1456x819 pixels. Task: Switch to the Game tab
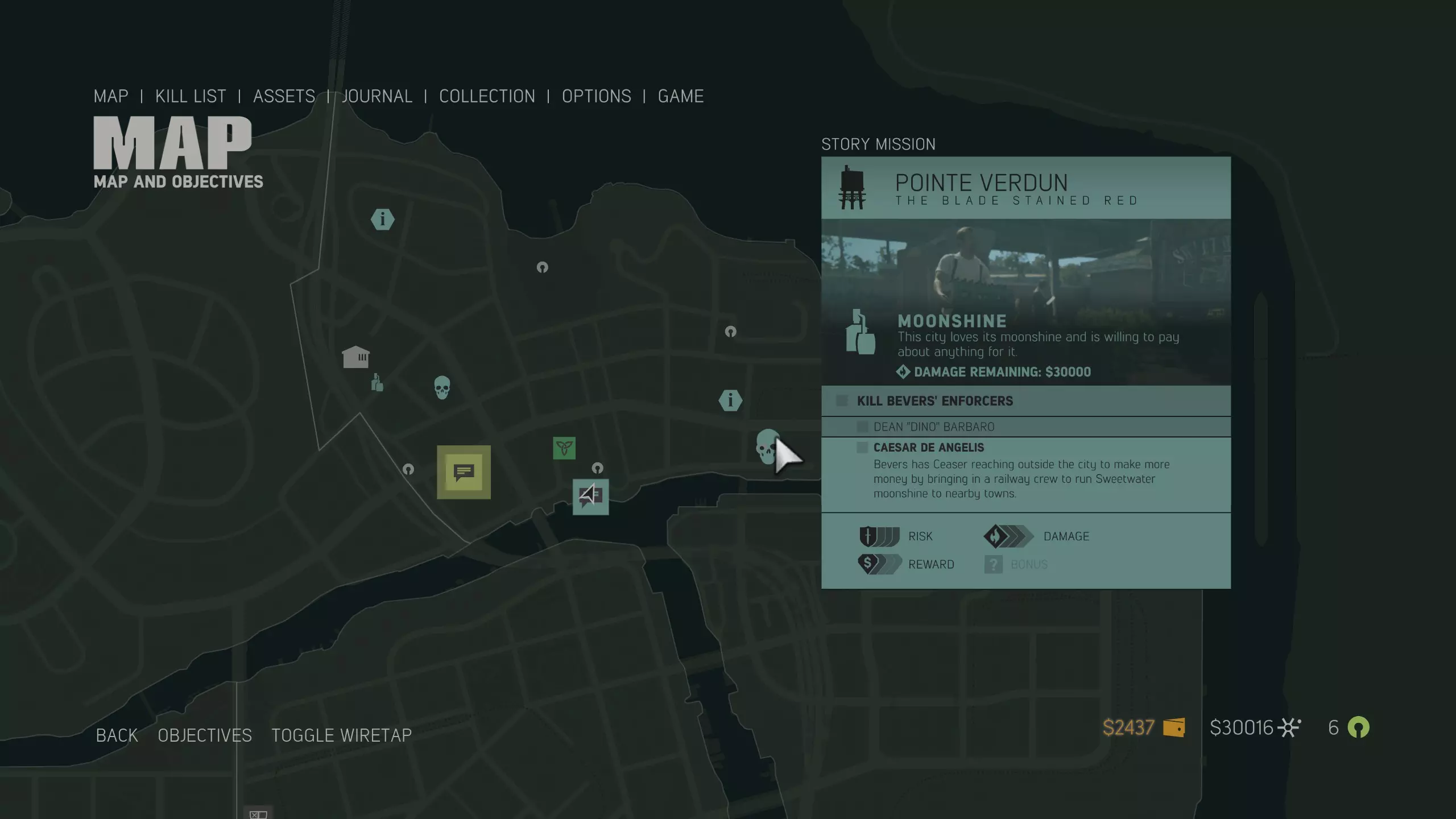[x=681, y=96]
